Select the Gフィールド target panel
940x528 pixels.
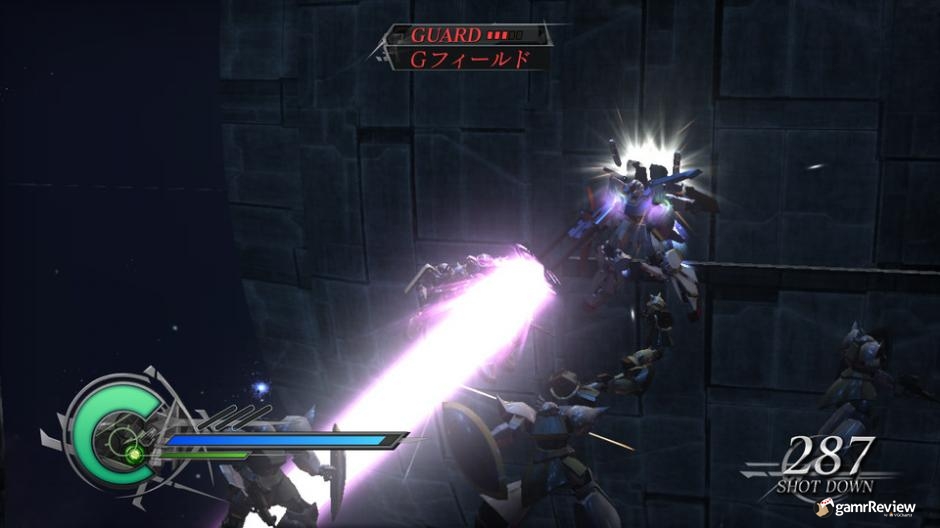coord(469,59)
